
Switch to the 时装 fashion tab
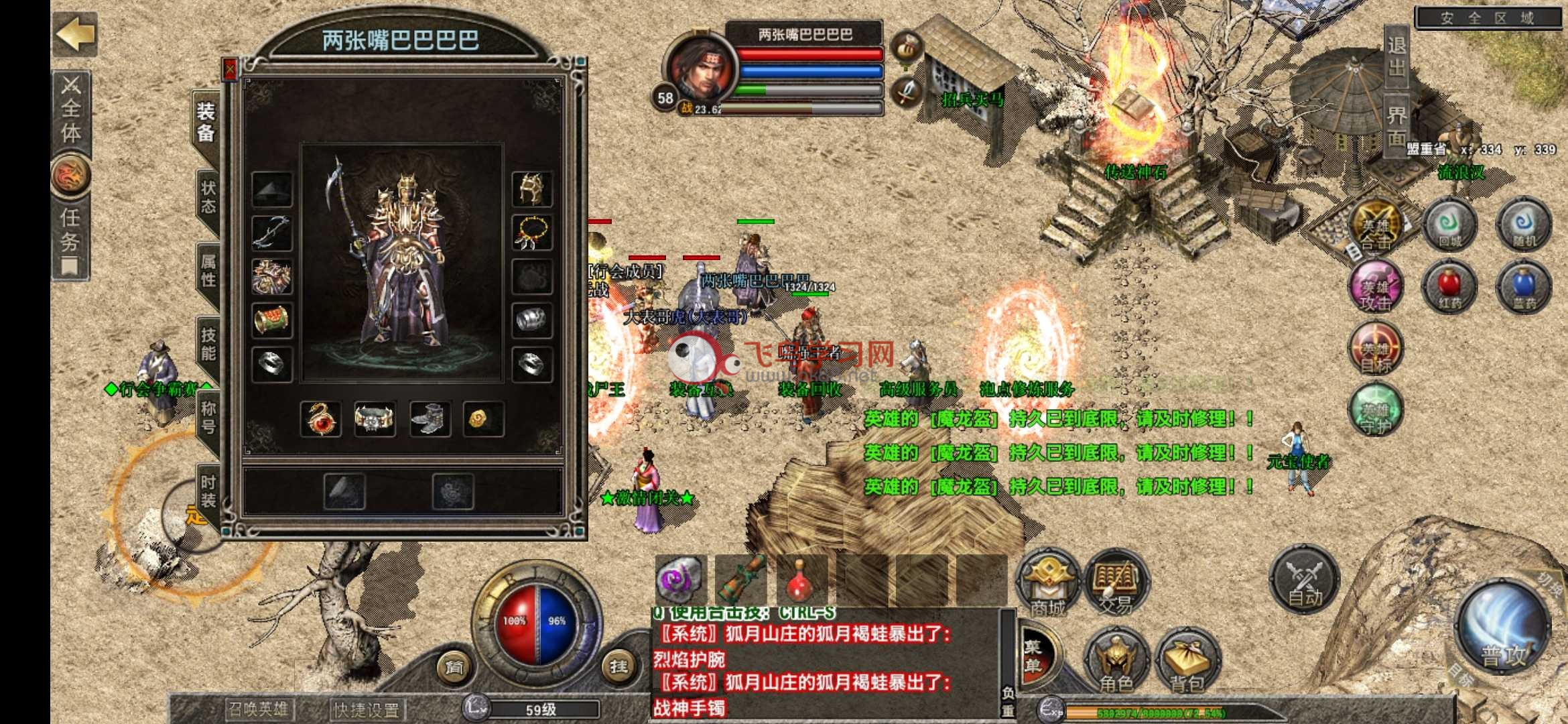click(x=208, y=491)
